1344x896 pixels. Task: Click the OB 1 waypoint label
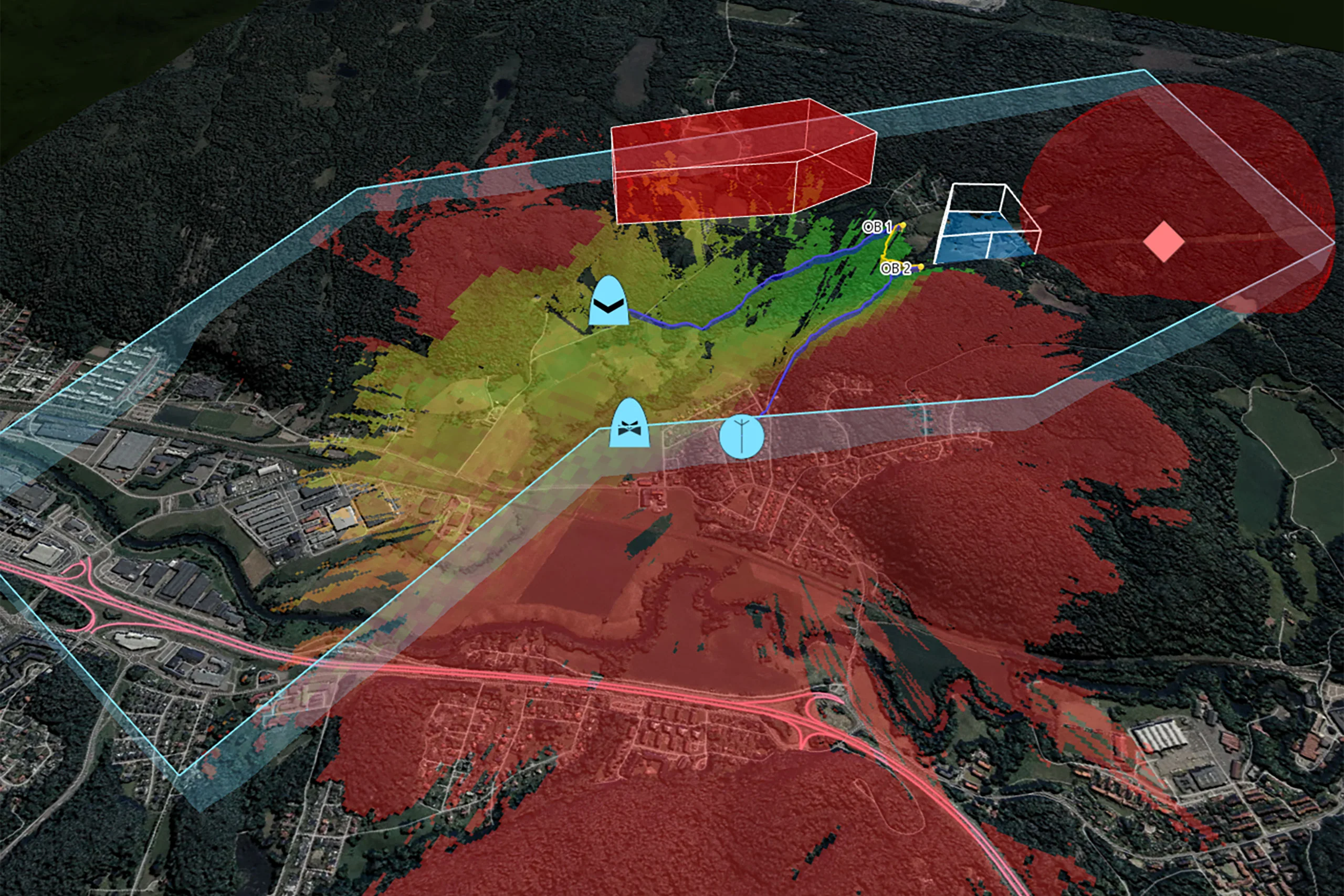(877, 227)
